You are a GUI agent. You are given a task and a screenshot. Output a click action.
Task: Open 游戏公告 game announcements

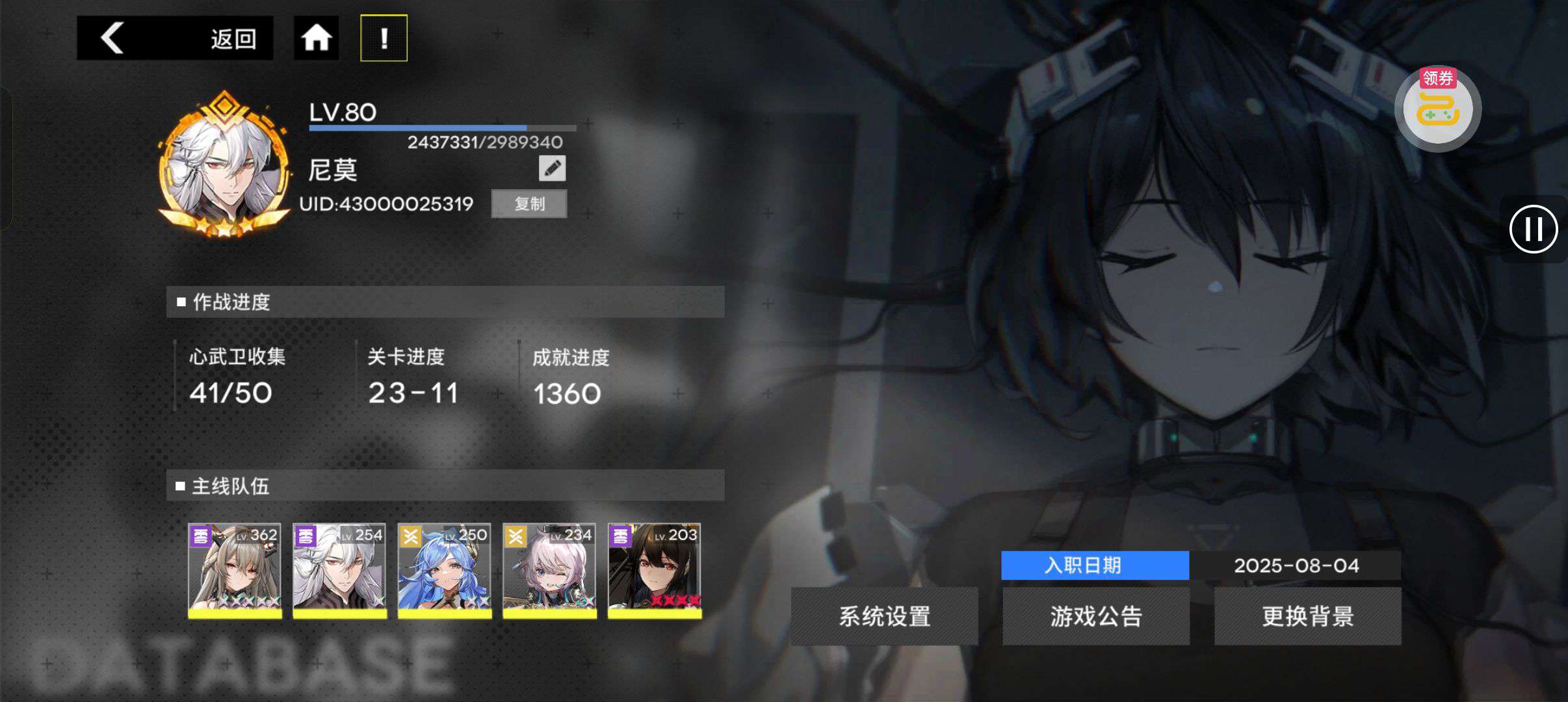point(1096,615)
